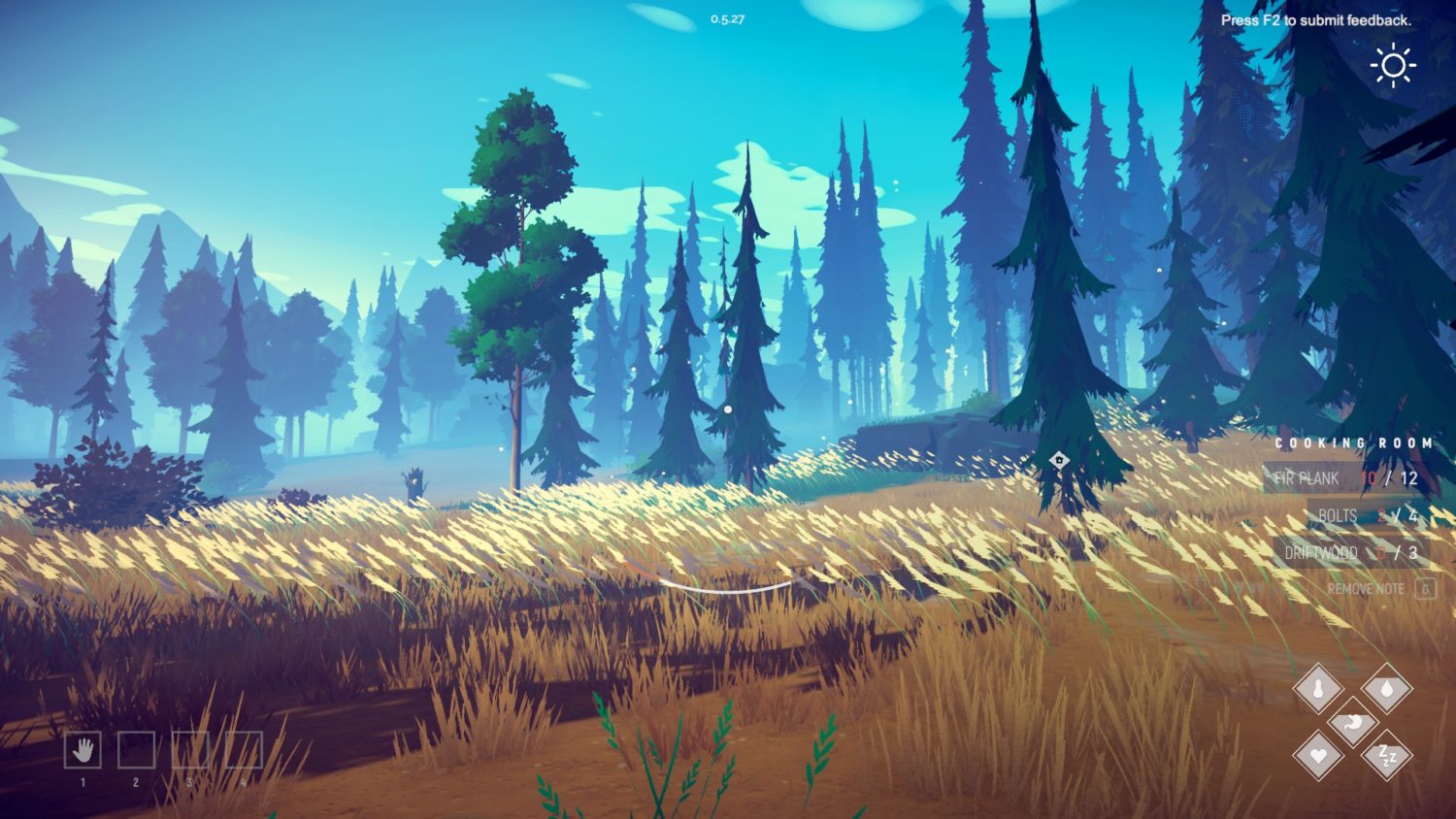Select the Cooking Room panel header

(x=1354, y=441)
